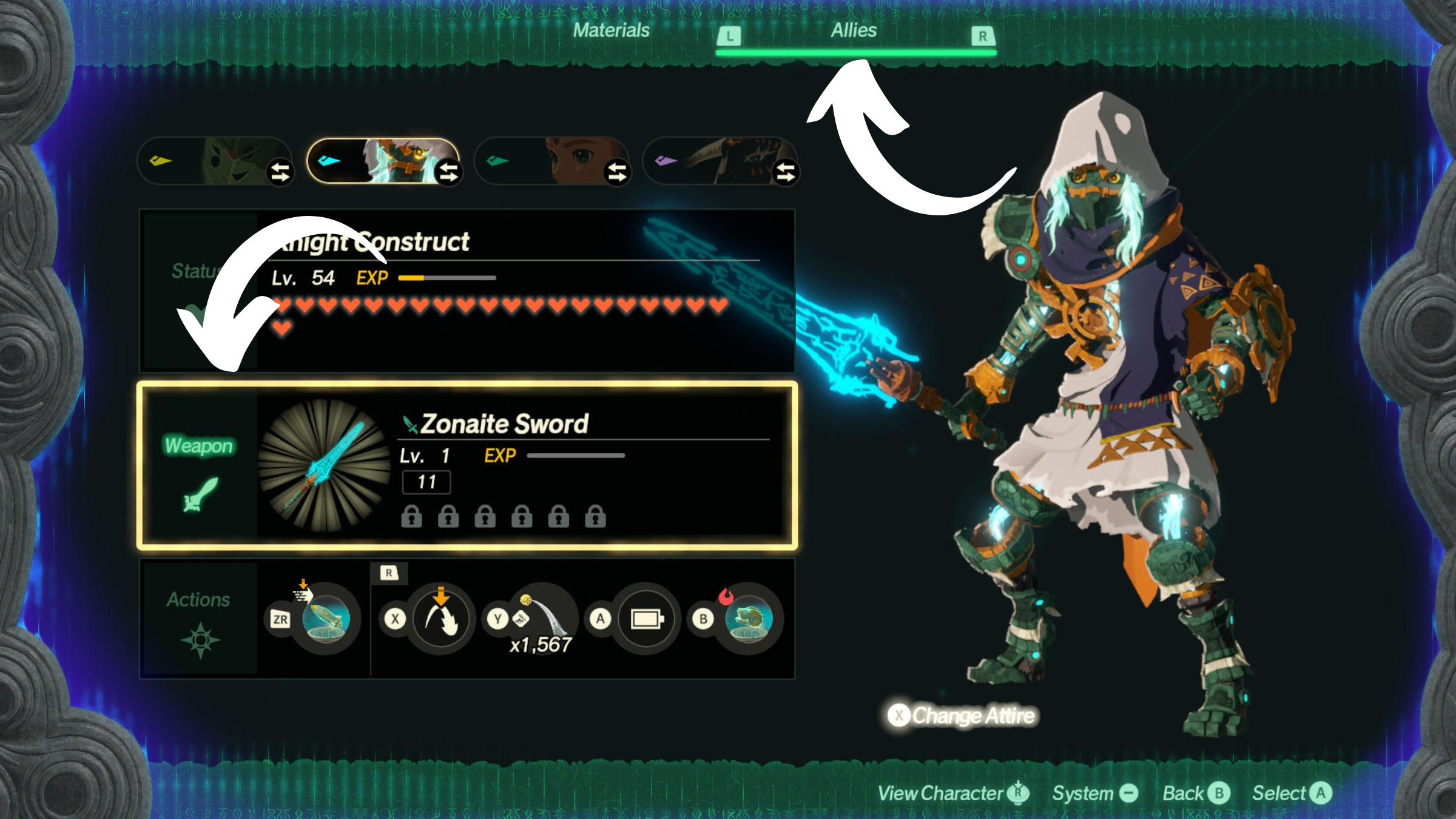Image resolution: width=1456 pixels, height=819 pixels.
Task: Choose the downward slash attack action
Action: pyautogui.click(x=441, y=619)
